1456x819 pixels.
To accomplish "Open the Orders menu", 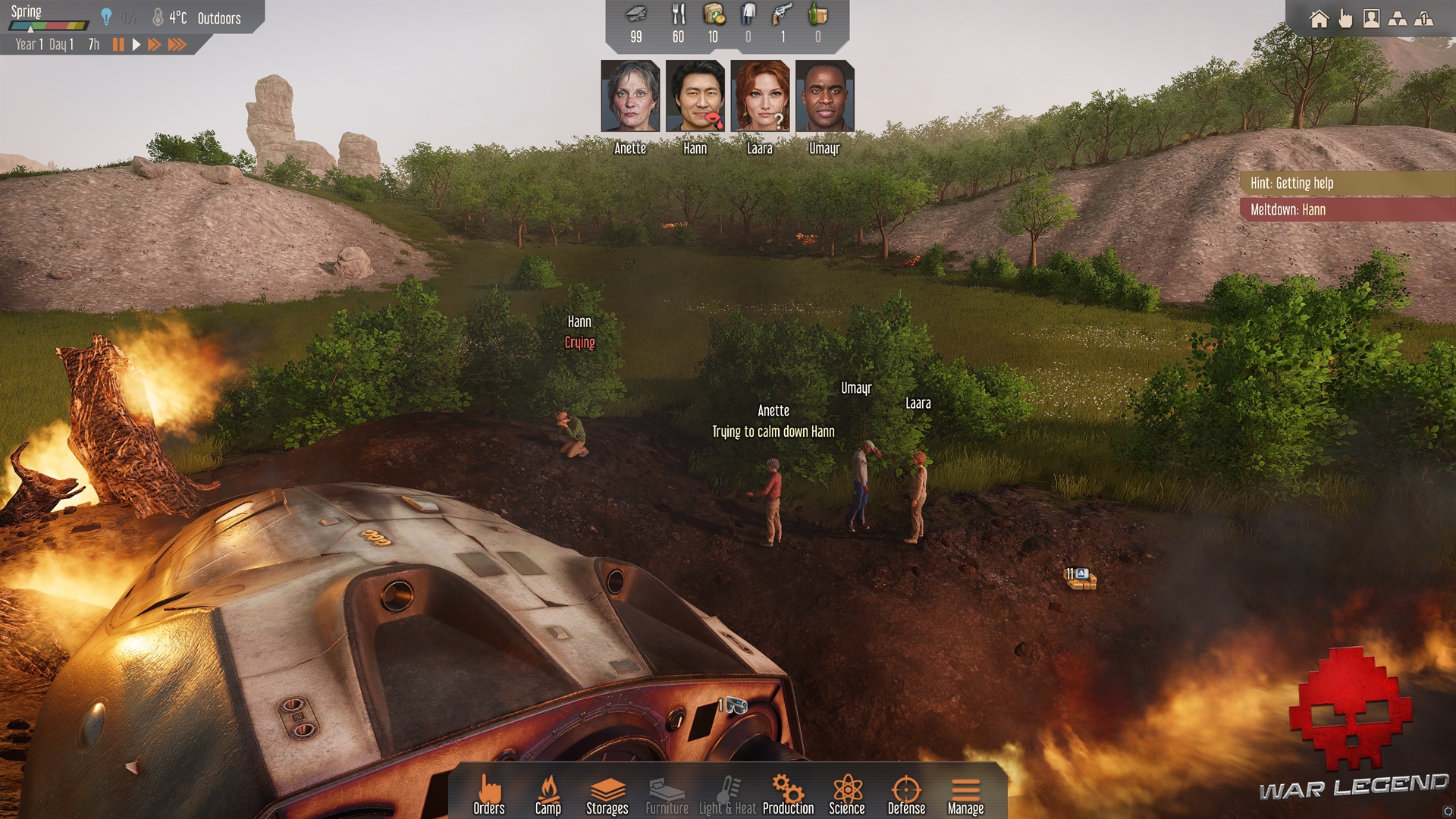I will click(489, 795).
